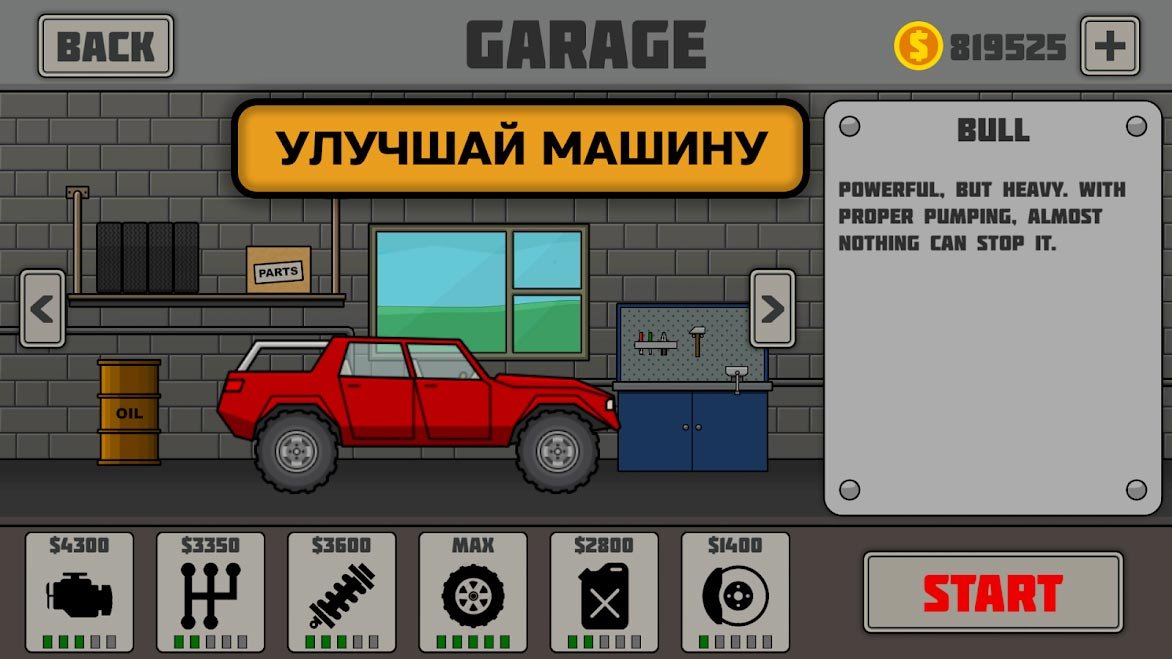Upgrade the gearbox for $3350
Viewport: 1172px width, 659px height.
[x=210, y=592]
